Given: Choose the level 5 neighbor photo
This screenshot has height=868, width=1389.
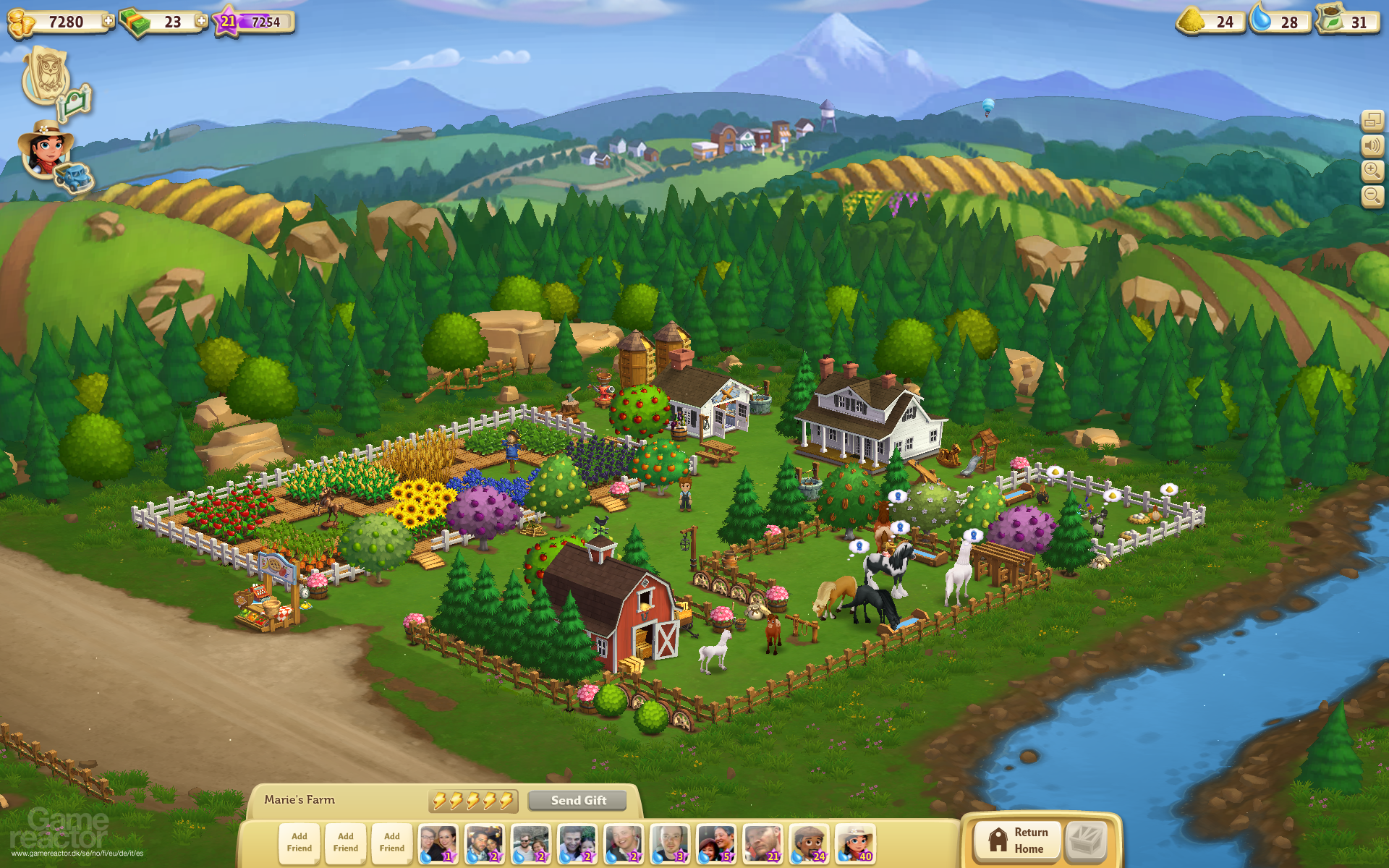Looking at the screenshot, I should pyautogui.click(x=716, y=843).
